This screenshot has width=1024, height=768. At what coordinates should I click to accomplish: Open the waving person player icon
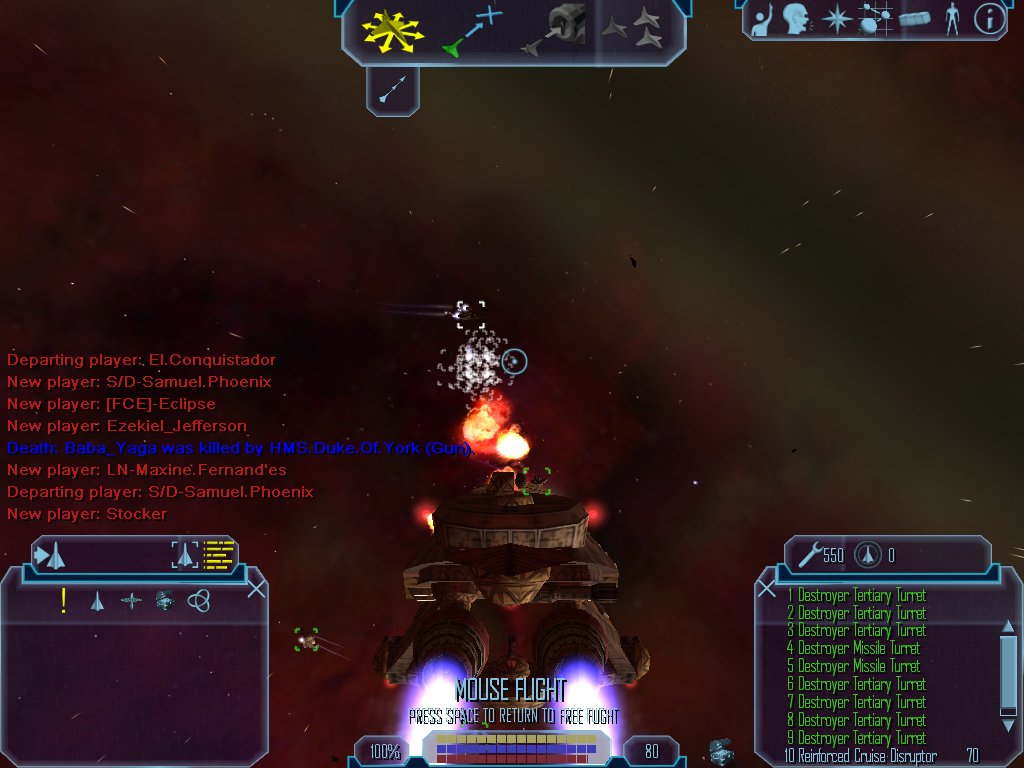[762, 18]
